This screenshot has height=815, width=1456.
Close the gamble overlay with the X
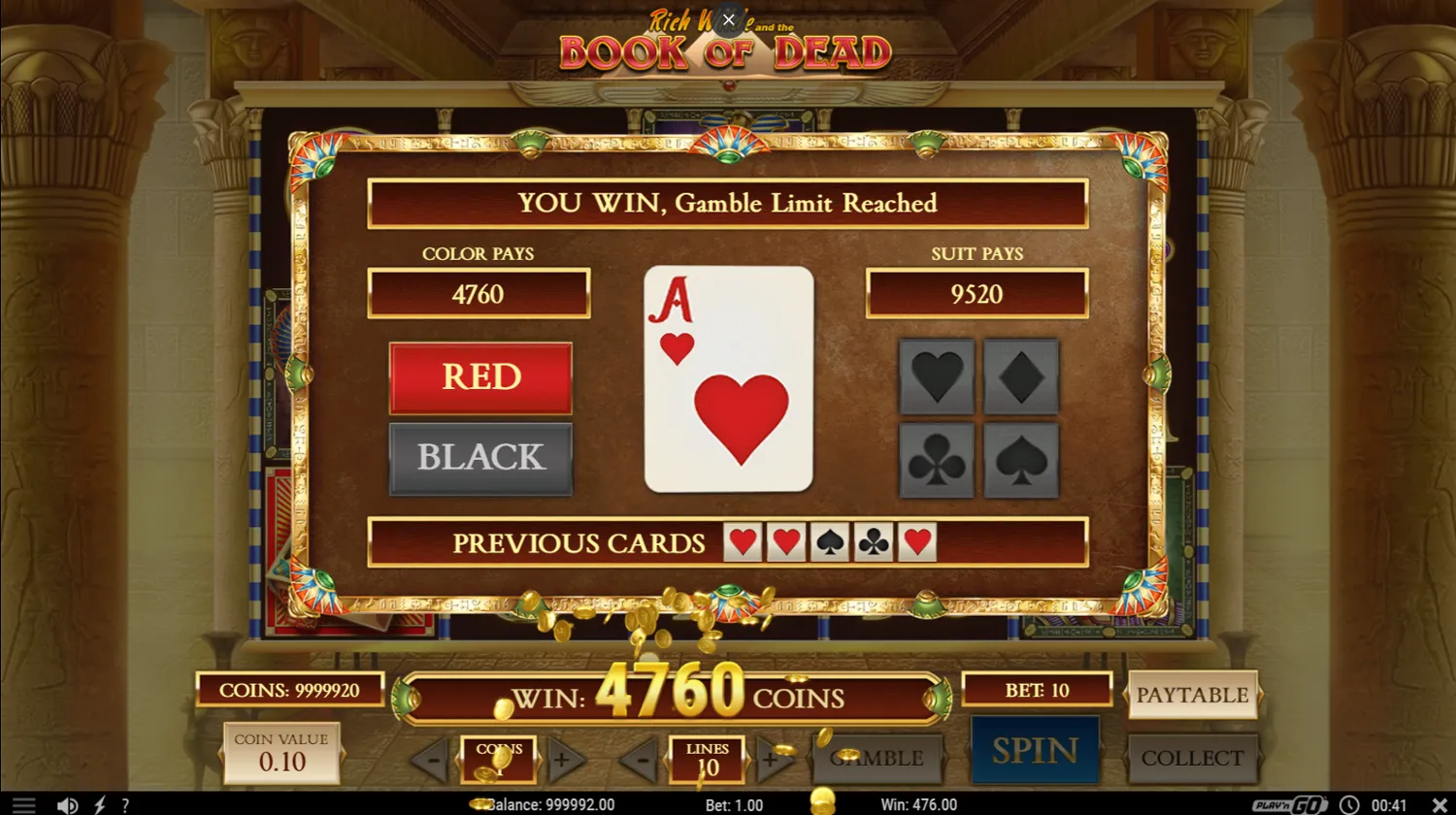click(x=728, y=19)
